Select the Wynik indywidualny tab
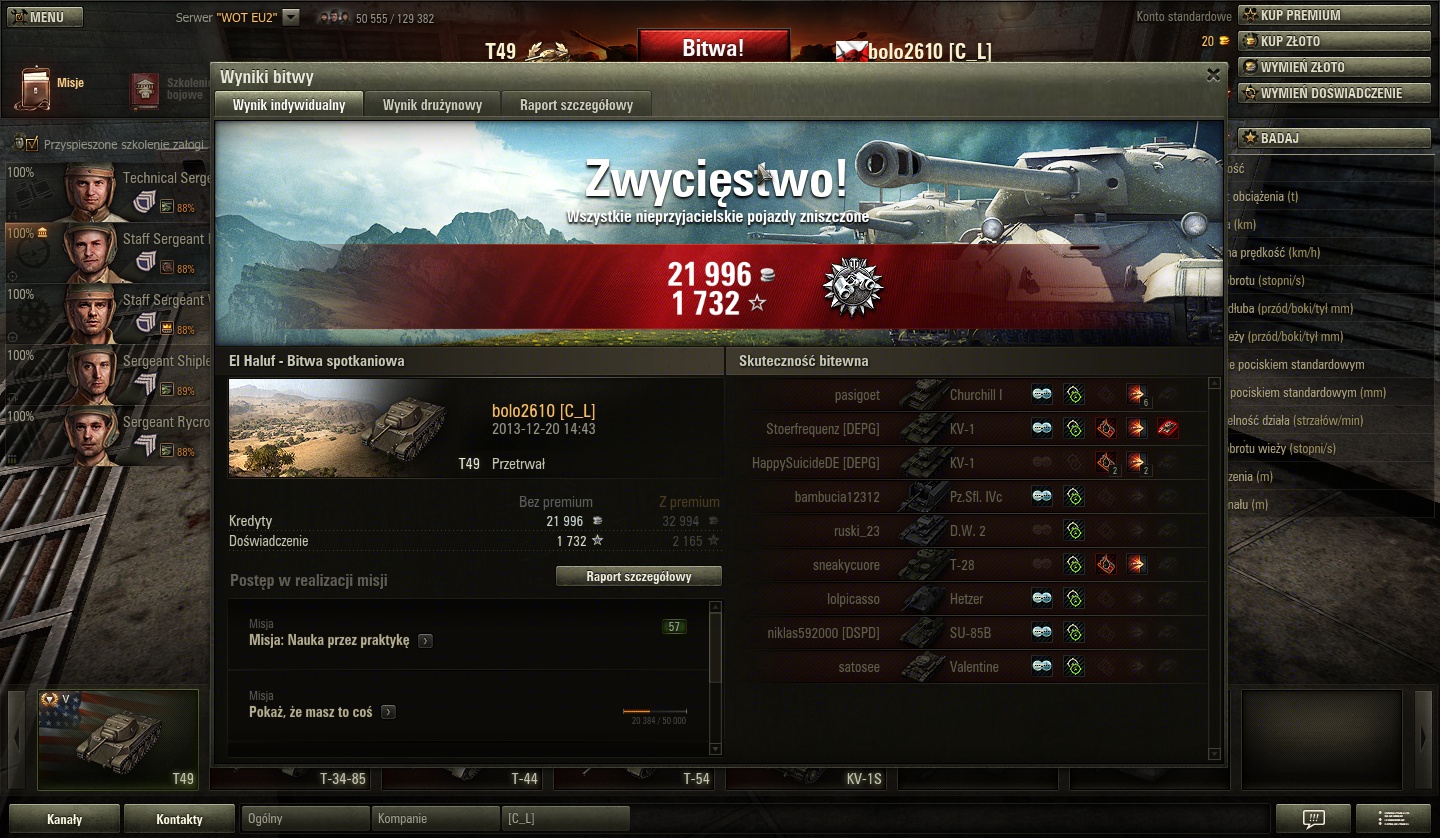 [289, 105]
